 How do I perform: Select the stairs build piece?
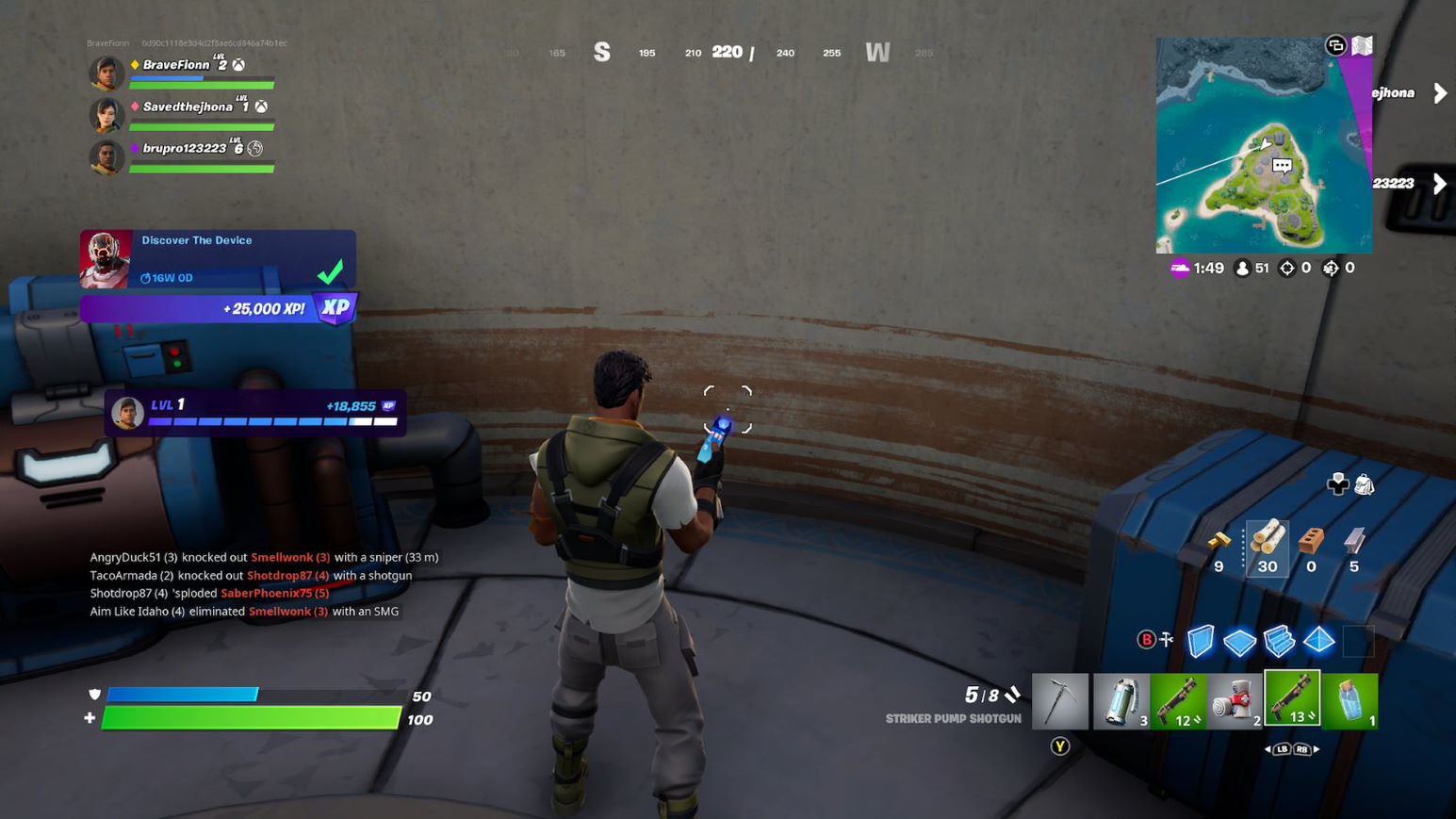[1279, 641]
